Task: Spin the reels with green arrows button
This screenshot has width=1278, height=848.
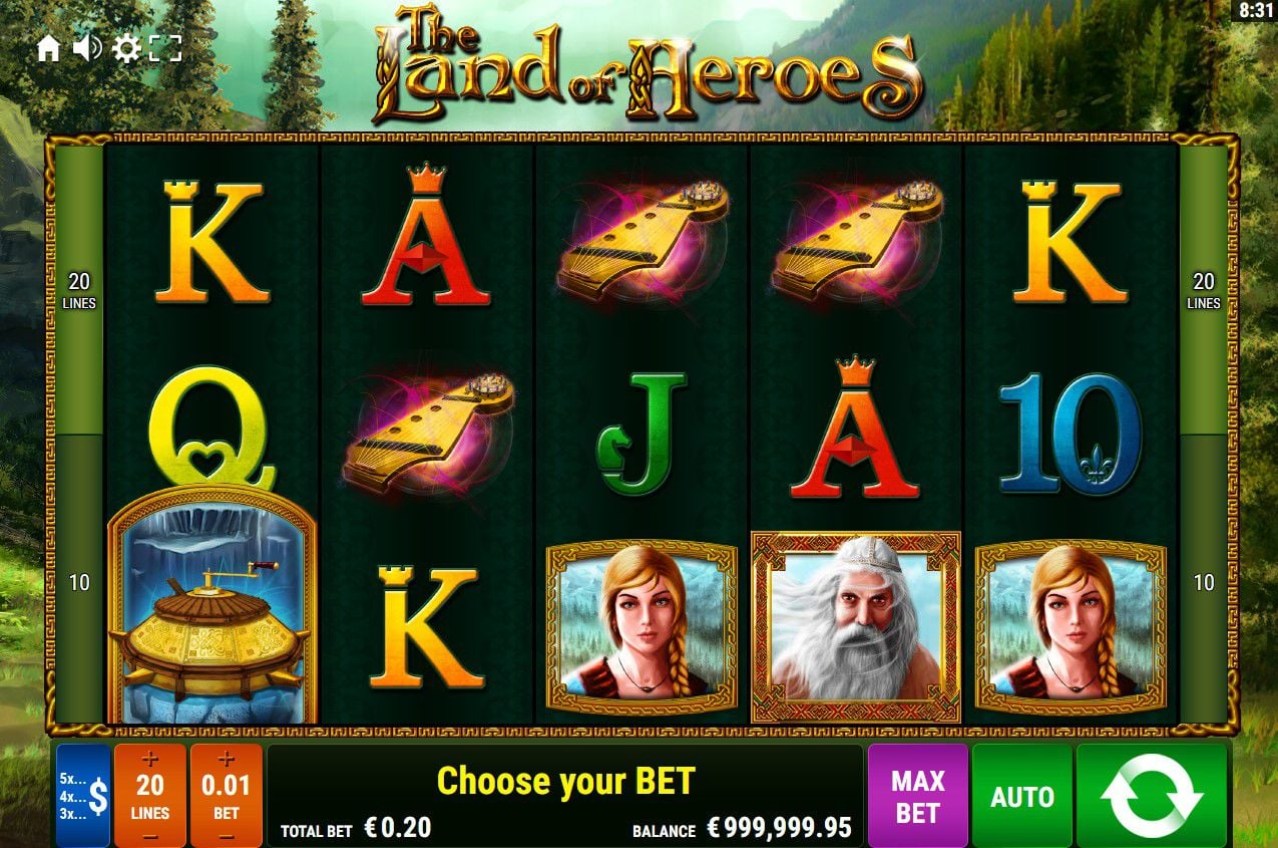Action: [x=1151, y=796]
